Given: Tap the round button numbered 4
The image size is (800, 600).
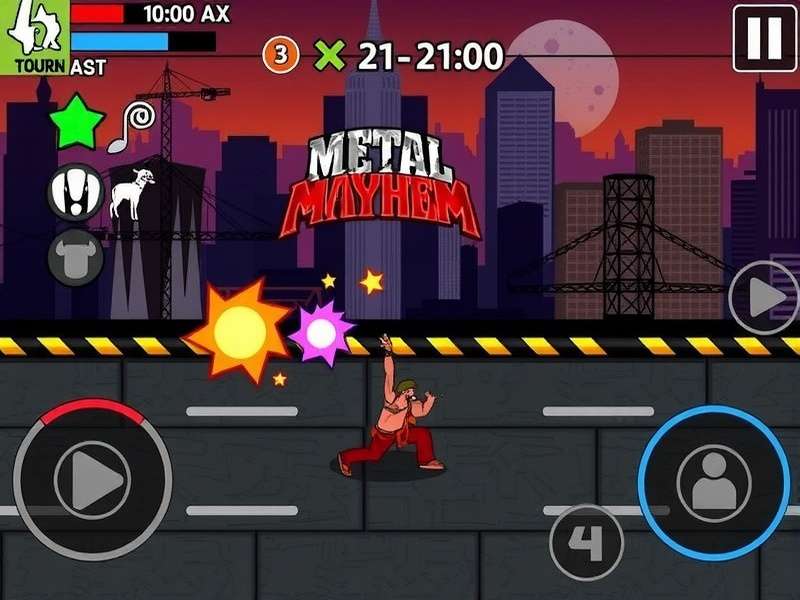Looking at the screenshot, I should coord(587,542).
